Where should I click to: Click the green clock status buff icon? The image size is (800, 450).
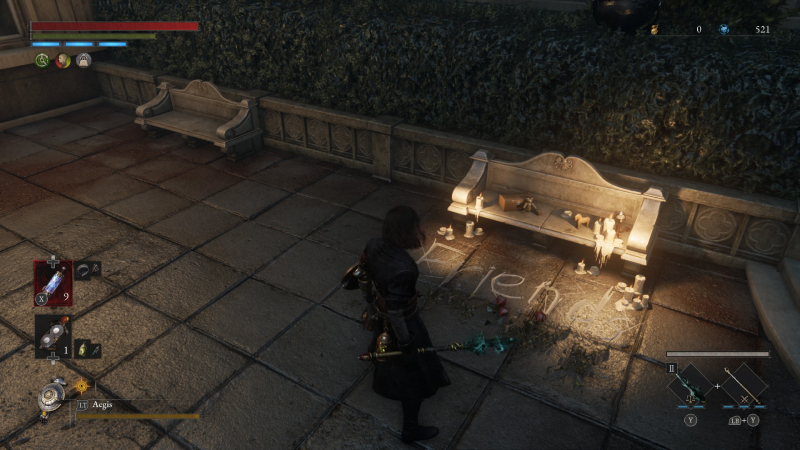[x=42, y=61]
